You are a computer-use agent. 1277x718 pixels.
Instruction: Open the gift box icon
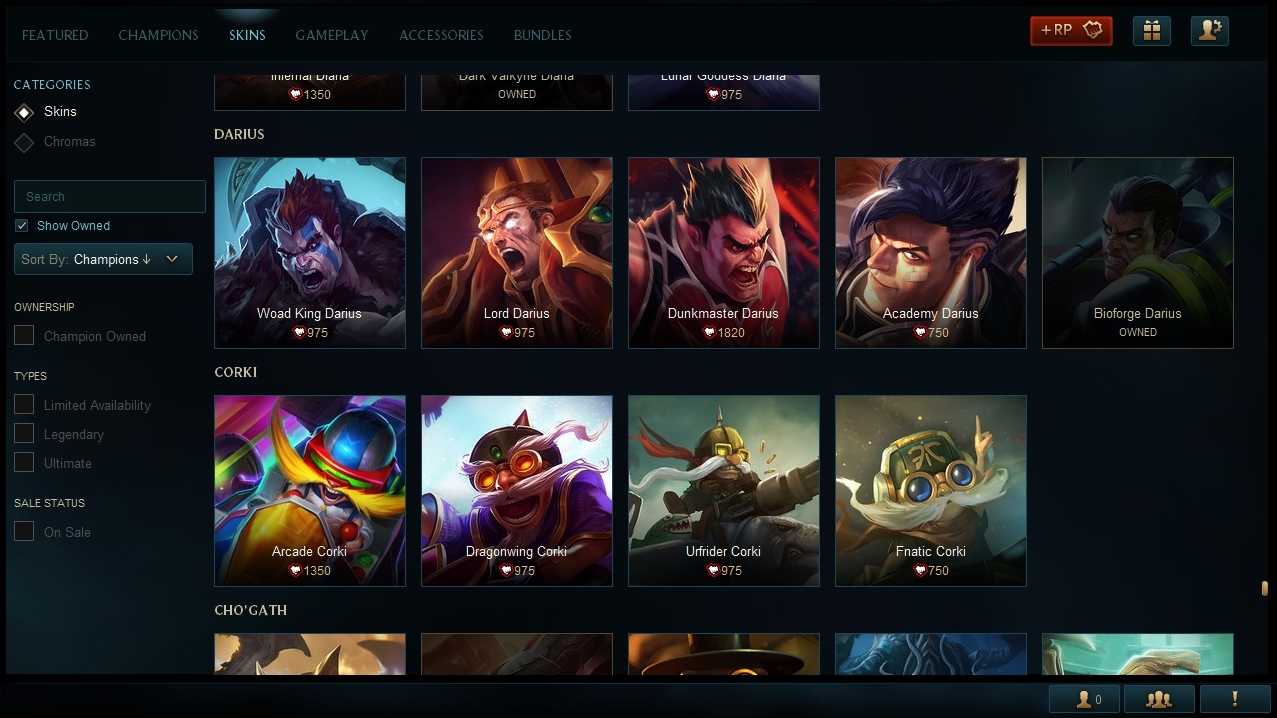1151,30
